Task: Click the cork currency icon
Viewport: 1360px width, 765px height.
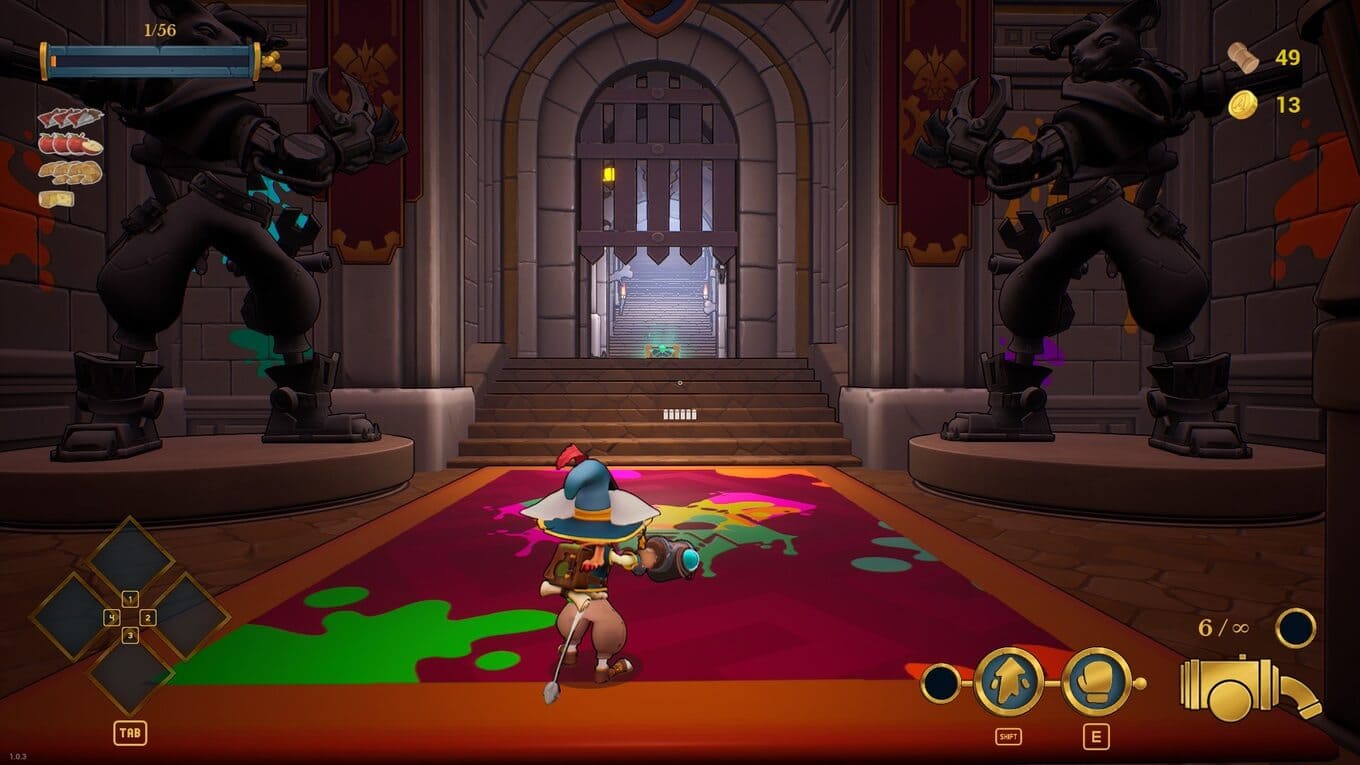Action: click(1243, 57)
